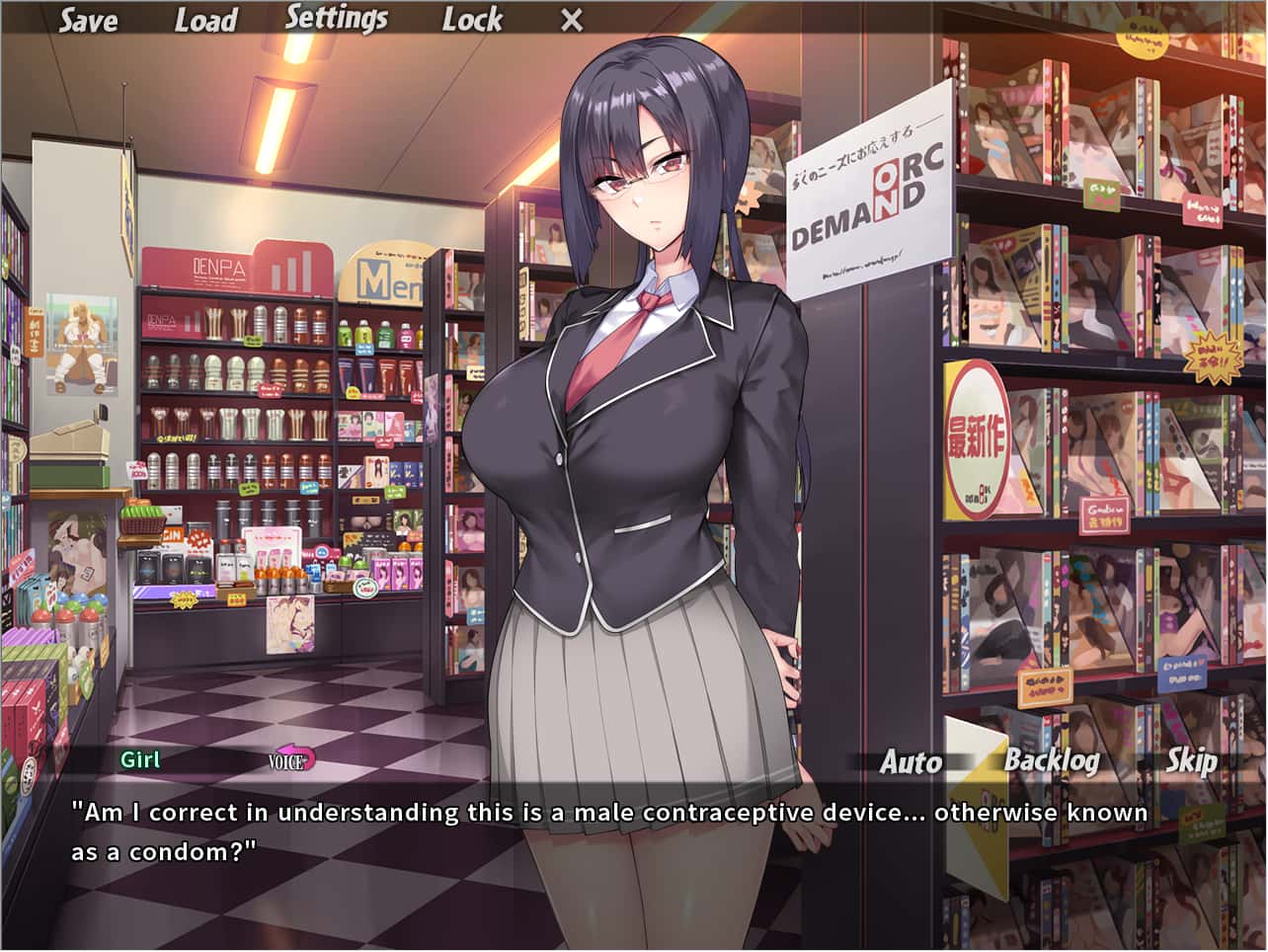Image resolution: width=1268 pixels, height=952 pixels.
Task: Open the Settings menu
Action: 339,17
